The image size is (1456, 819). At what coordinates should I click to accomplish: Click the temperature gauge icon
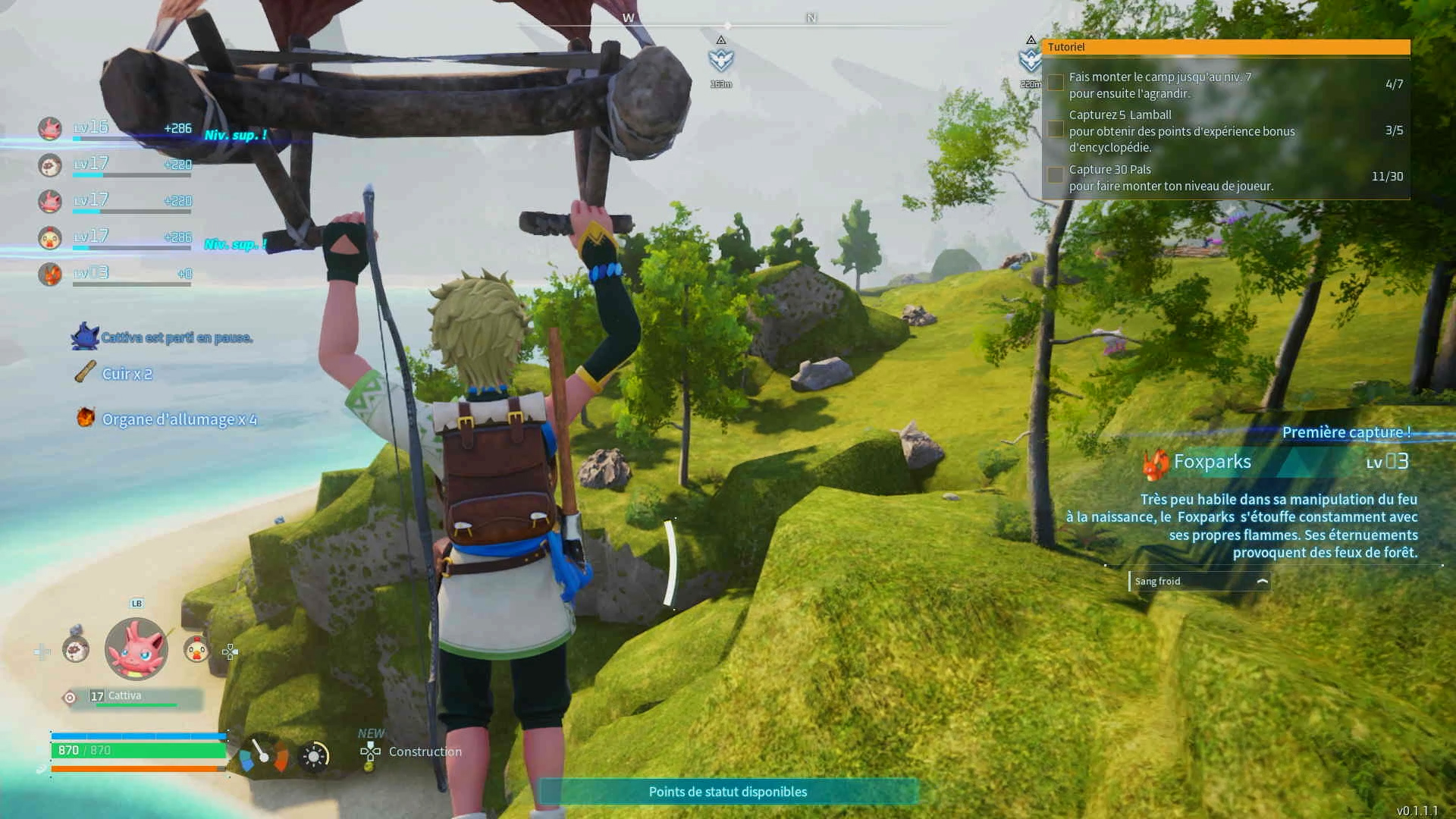click(264, 755)
